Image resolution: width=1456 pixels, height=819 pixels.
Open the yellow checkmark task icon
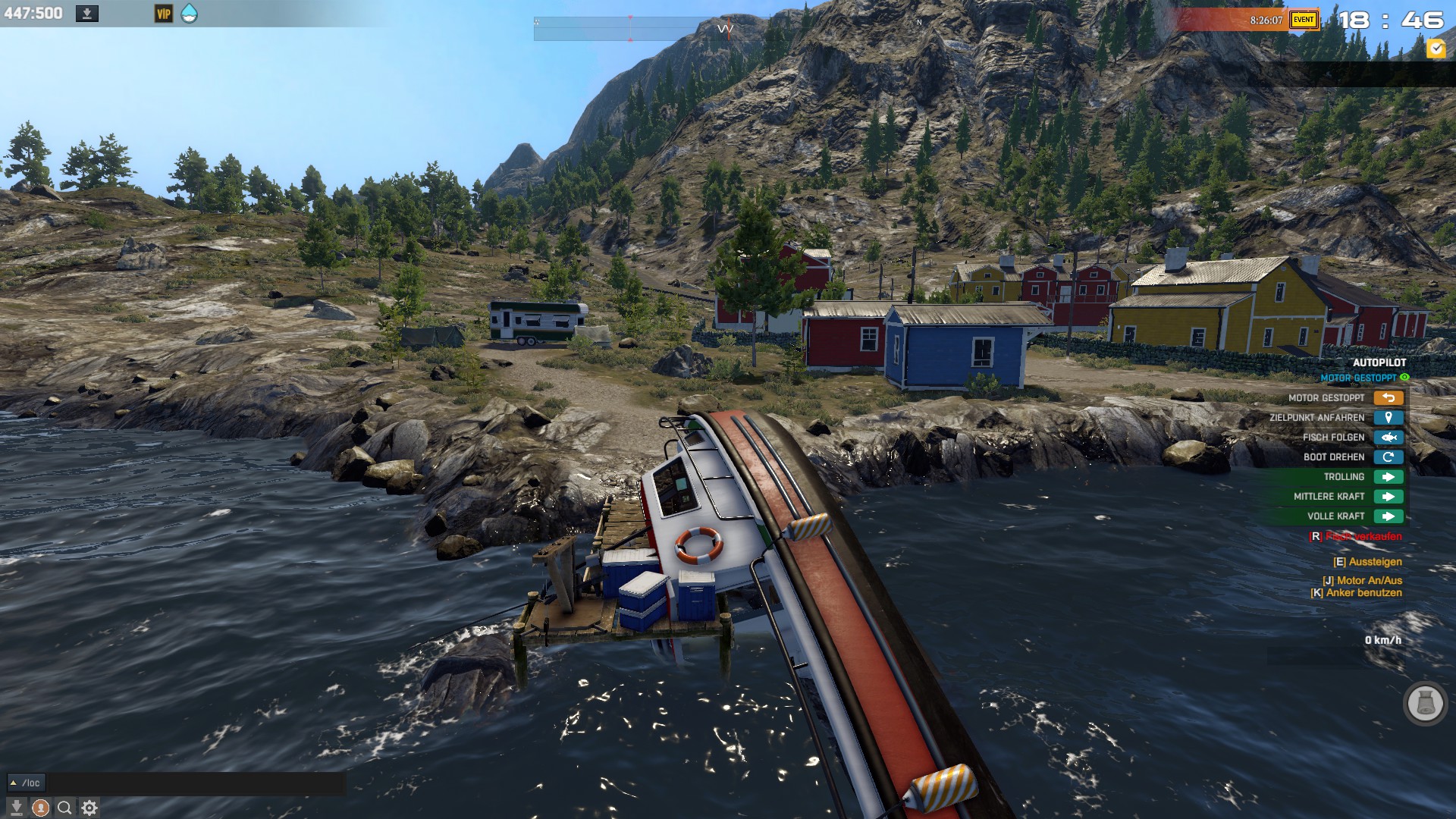coord(1436,49)
